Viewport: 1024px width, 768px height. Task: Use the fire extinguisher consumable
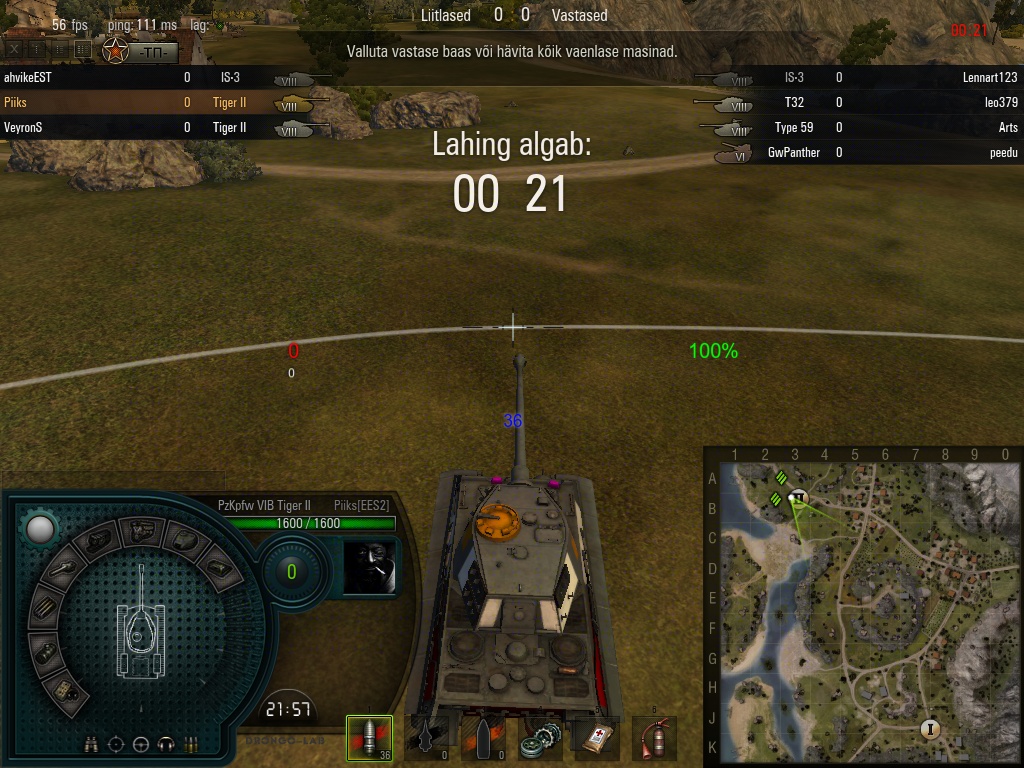tap(654, 739)
